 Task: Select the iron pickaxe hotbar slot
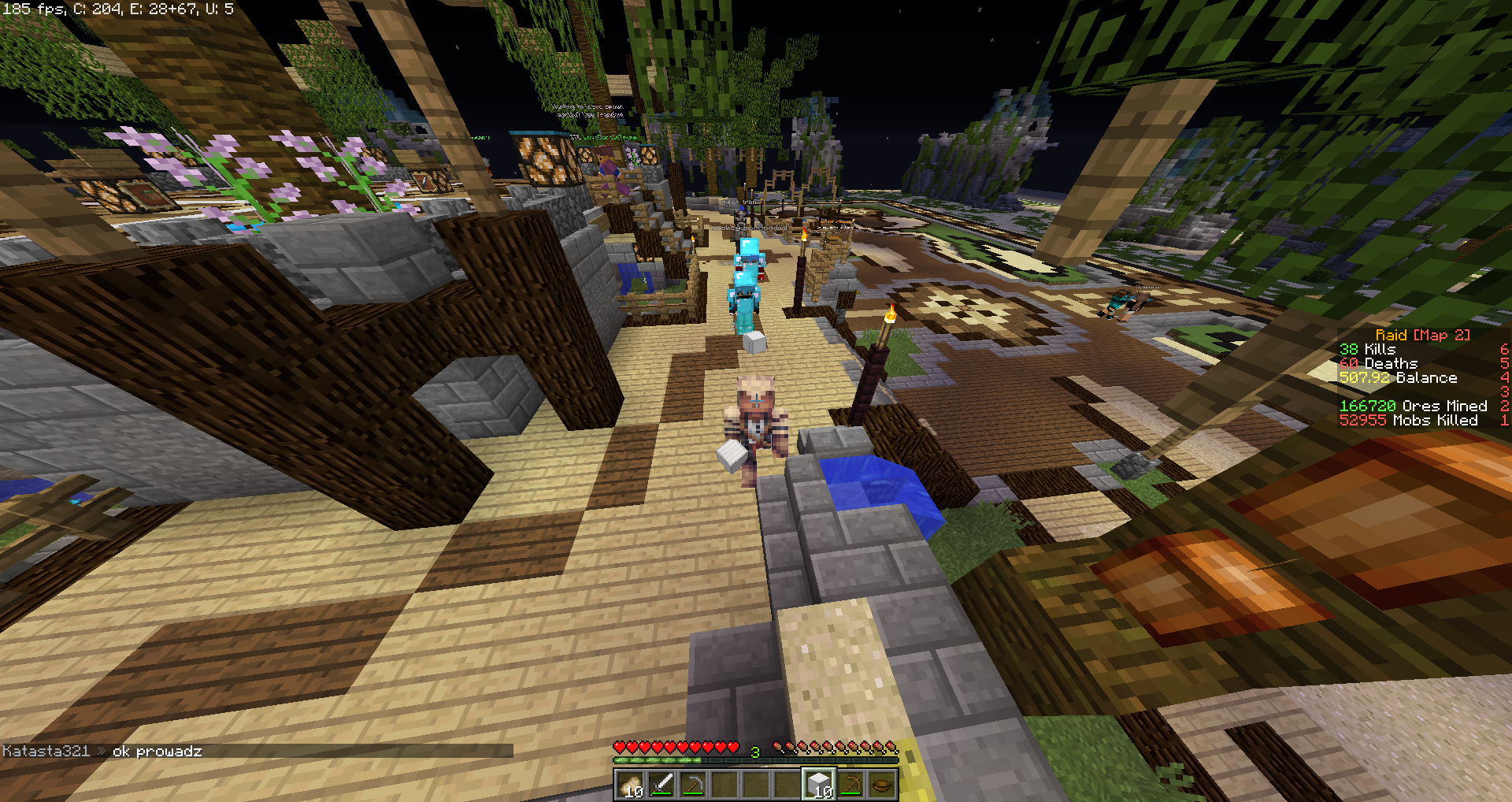pos(693,785)
